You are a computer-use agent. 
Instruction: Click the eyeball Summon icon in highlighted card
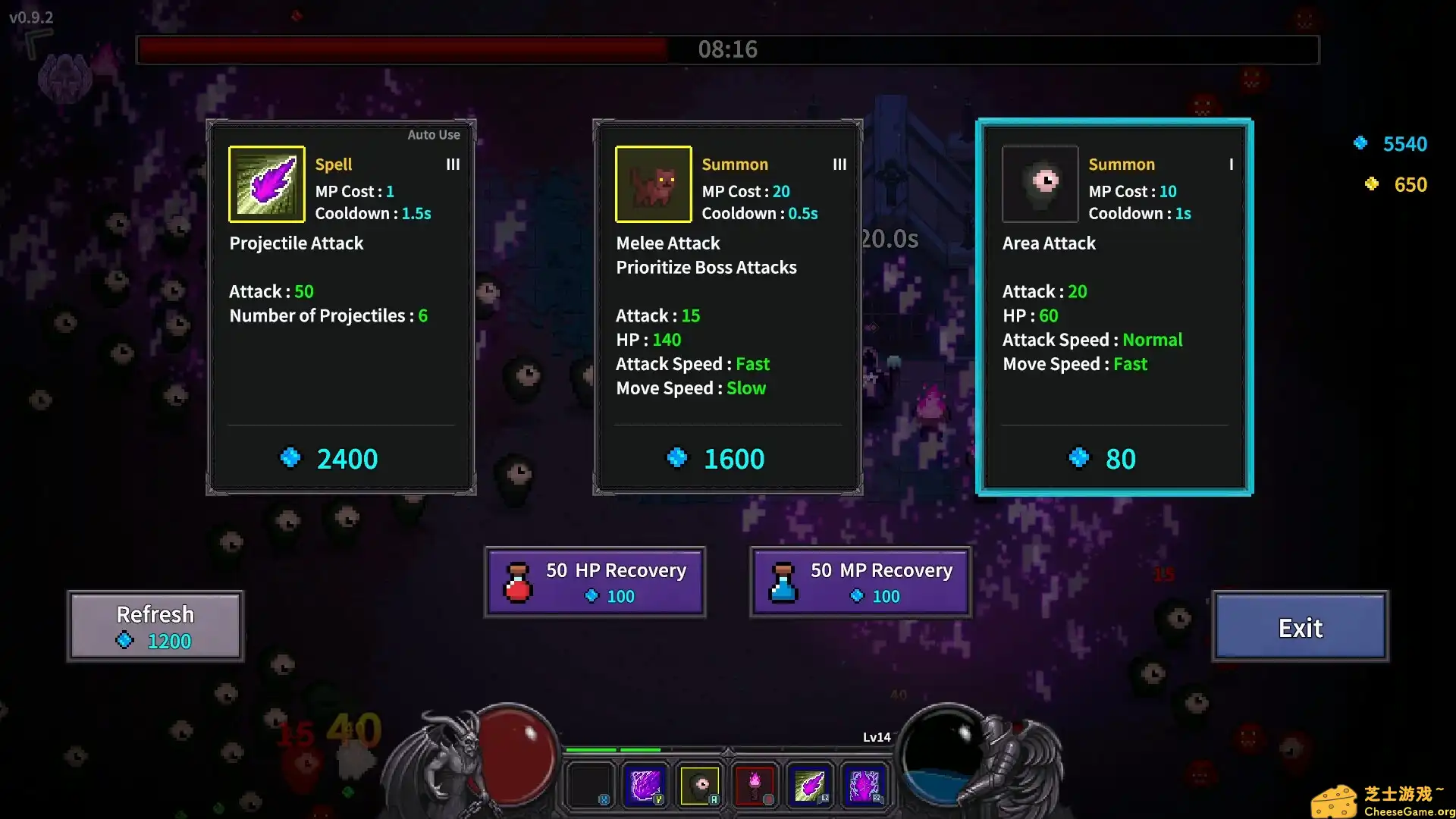pos(1040,184)
